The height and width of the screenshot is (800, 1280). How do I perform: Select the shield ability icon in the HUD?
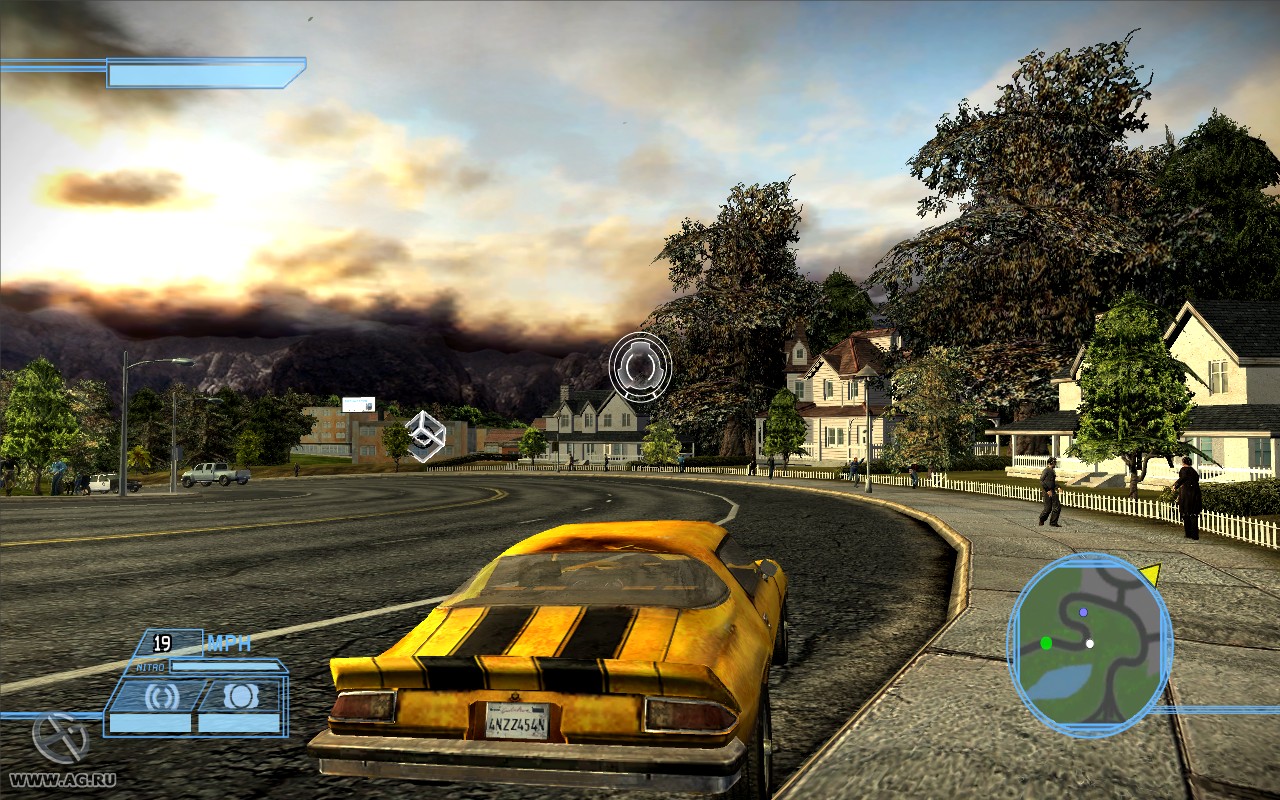click(242, 696)
